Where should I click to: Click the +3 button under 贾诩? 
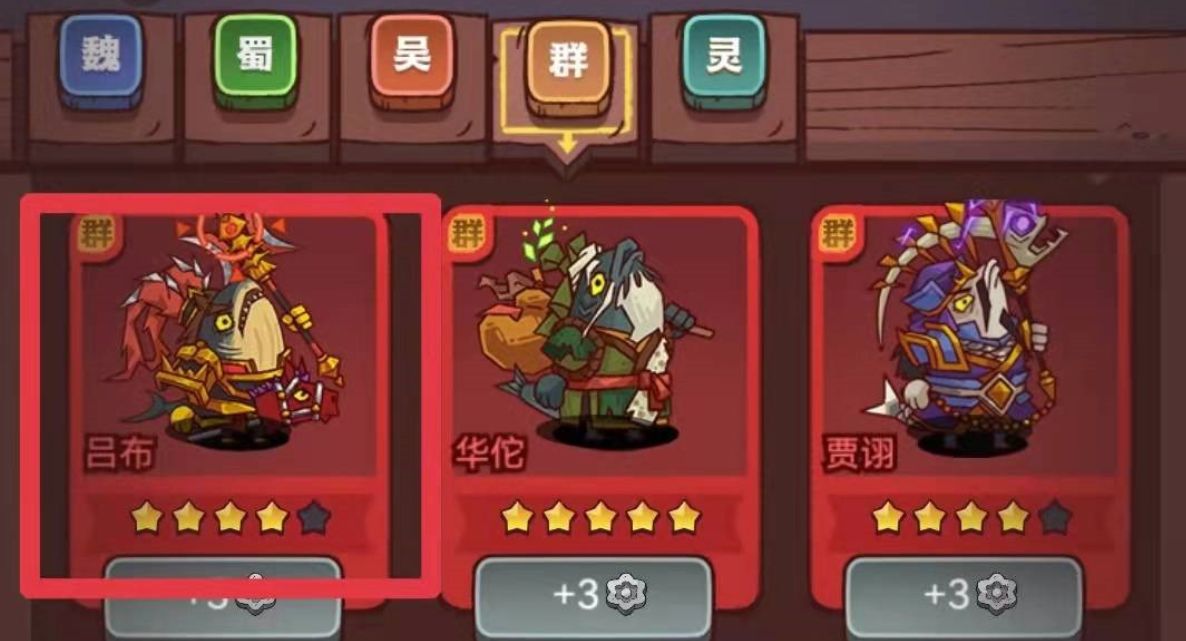[963, 596]
